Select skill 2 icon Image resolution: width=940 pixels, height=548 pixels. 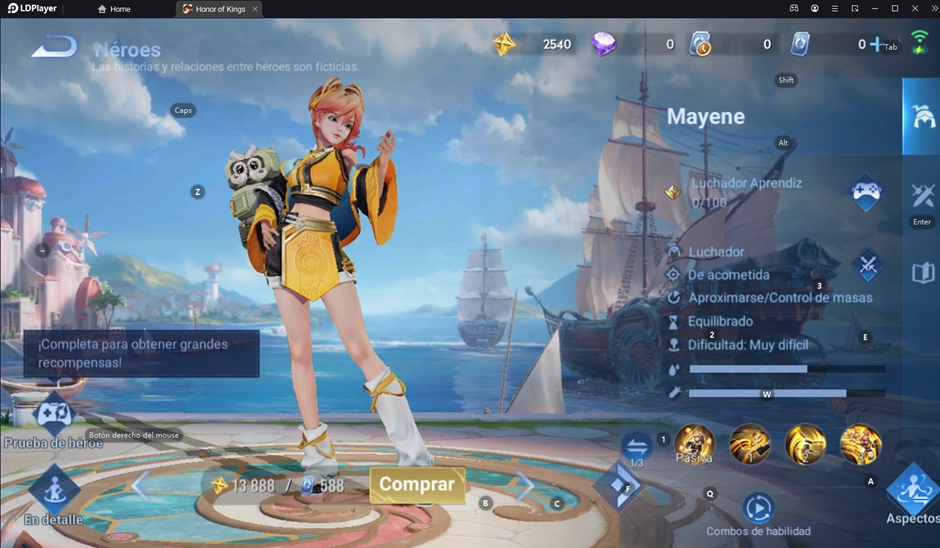coord(805,444)
